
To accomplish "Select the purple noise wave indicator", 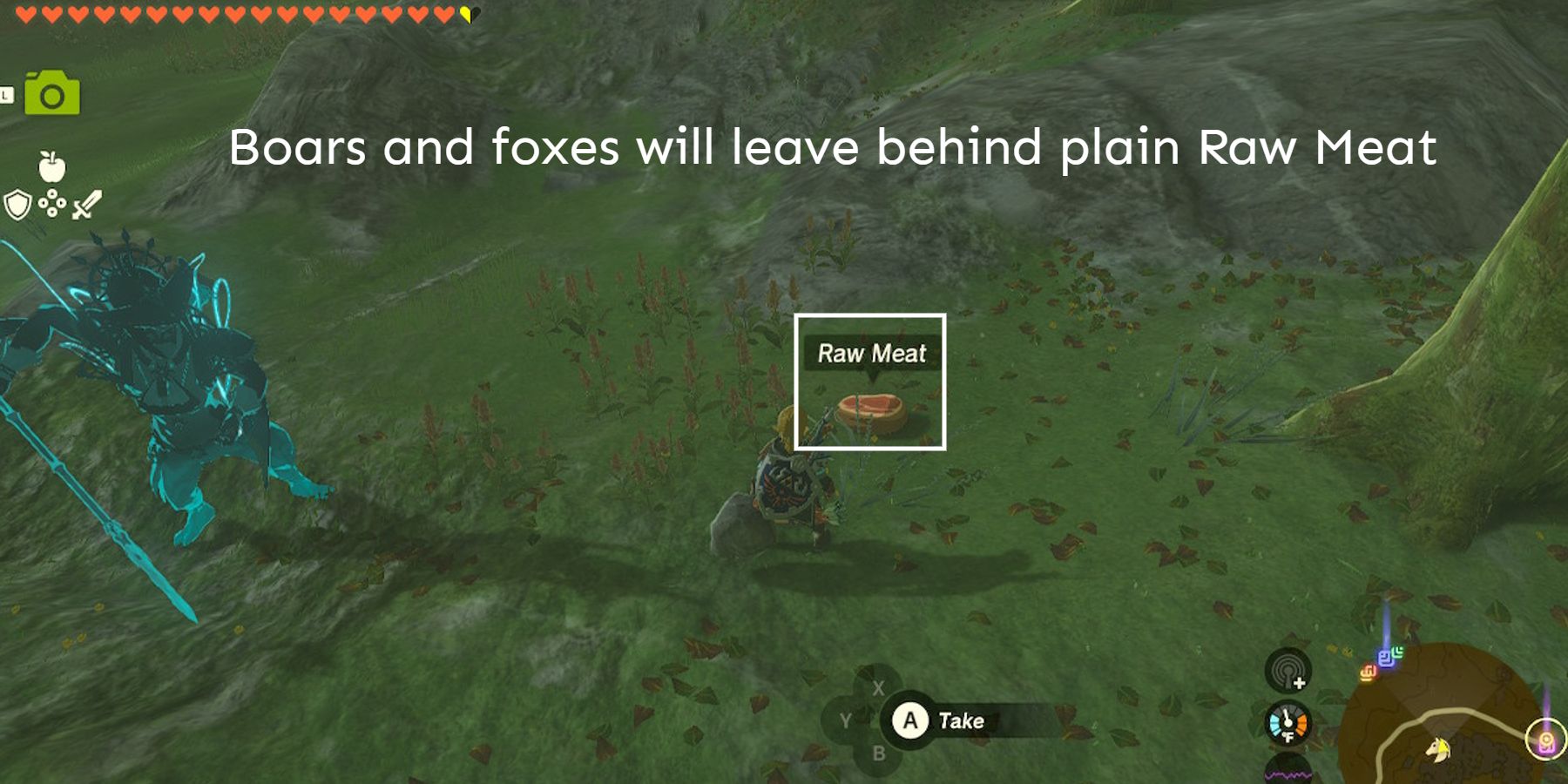I will (1288, 775).
